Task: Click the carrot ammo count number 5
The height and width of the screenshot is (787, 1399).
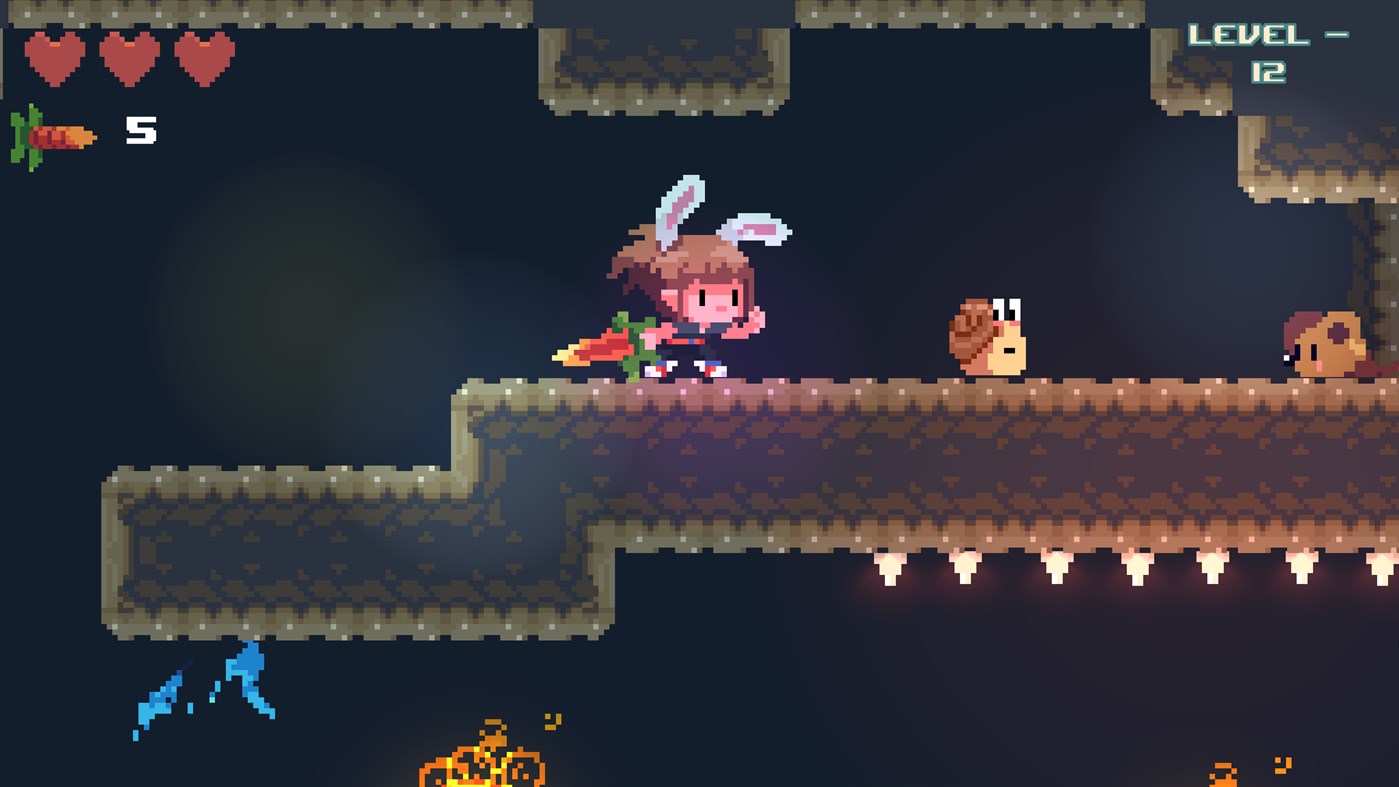Action: click(141, 128)
